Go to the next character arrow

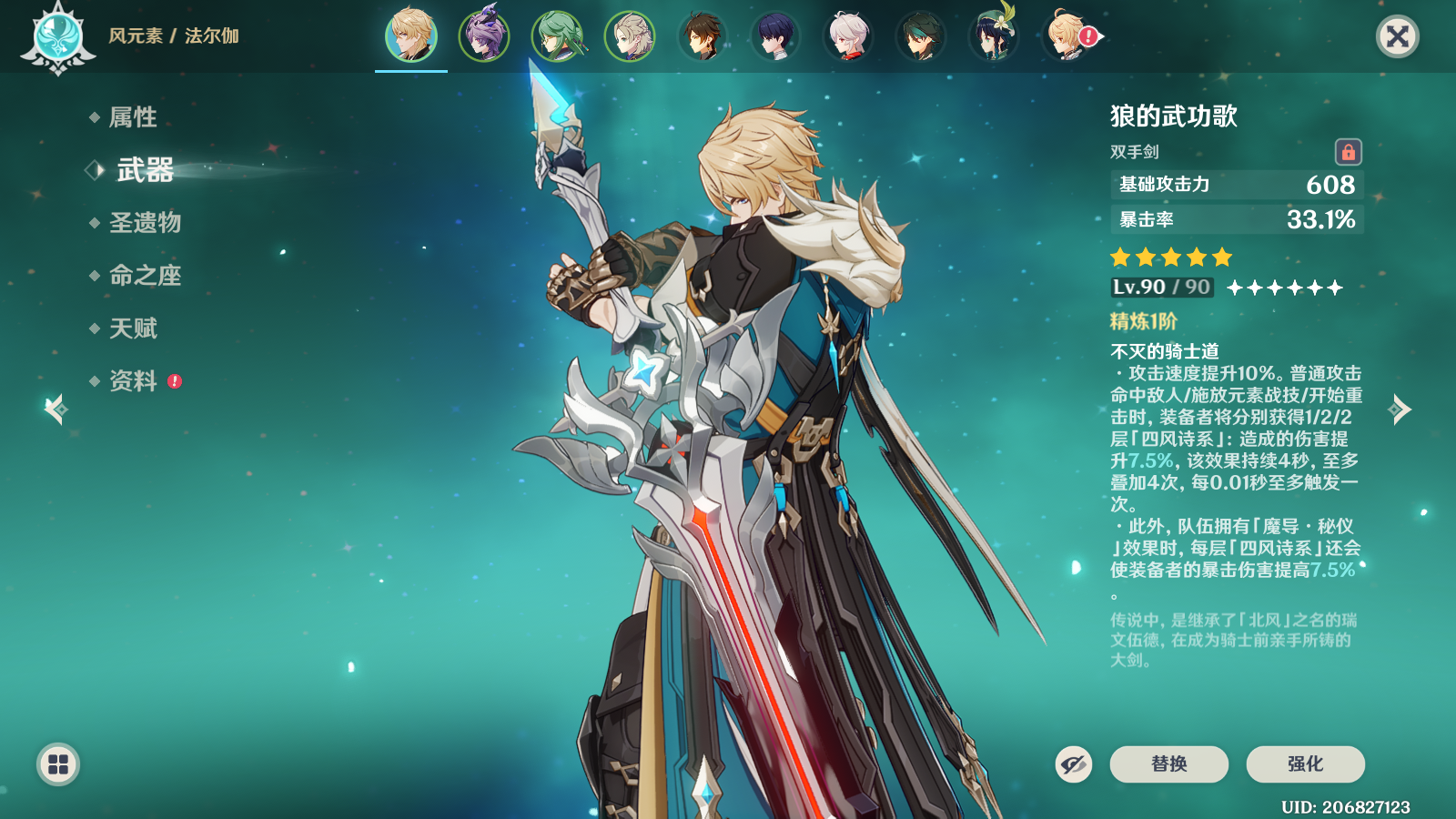click(x=1400, y=409)
